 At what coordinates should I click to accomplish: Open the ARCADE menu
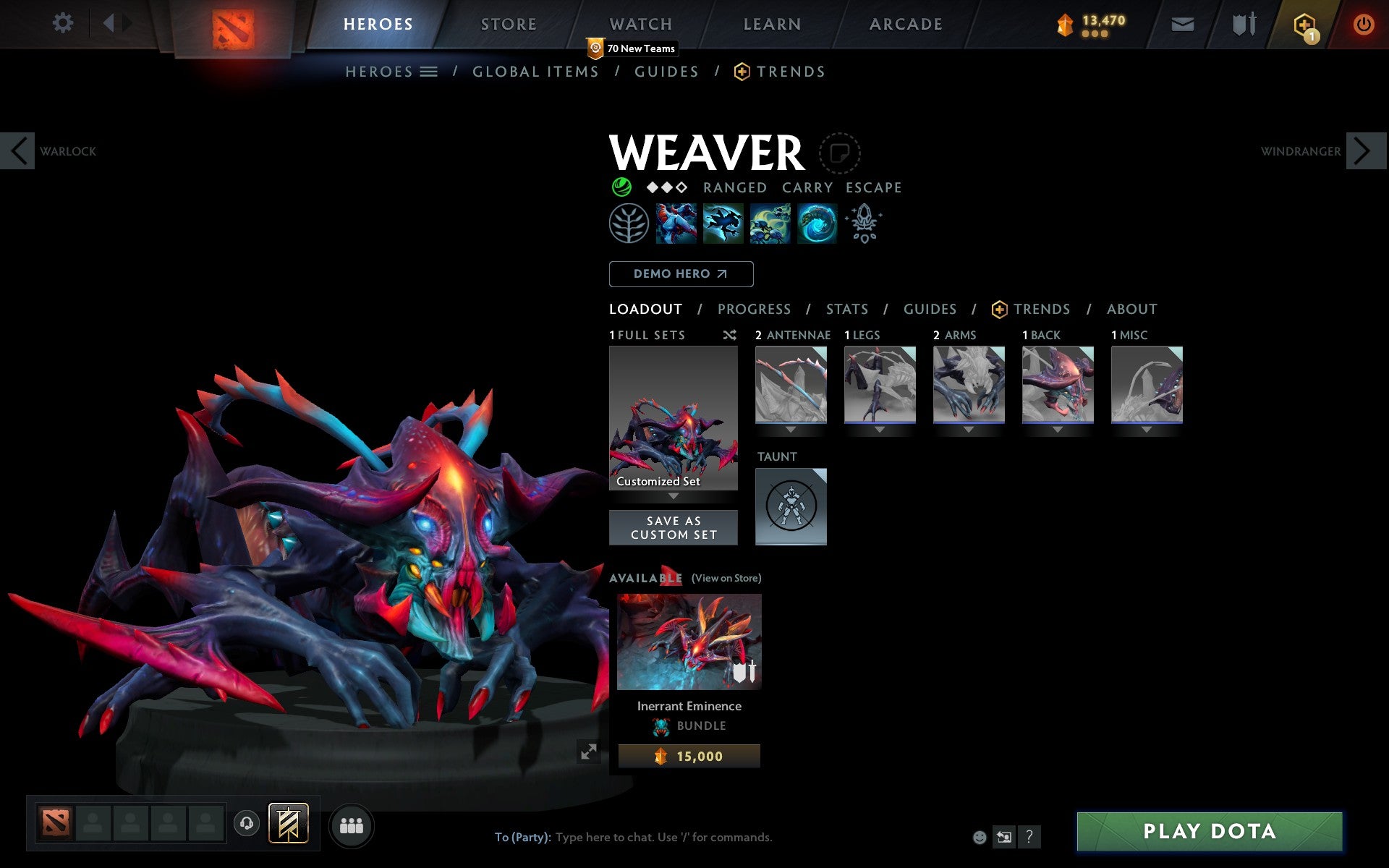pos(904,23)
